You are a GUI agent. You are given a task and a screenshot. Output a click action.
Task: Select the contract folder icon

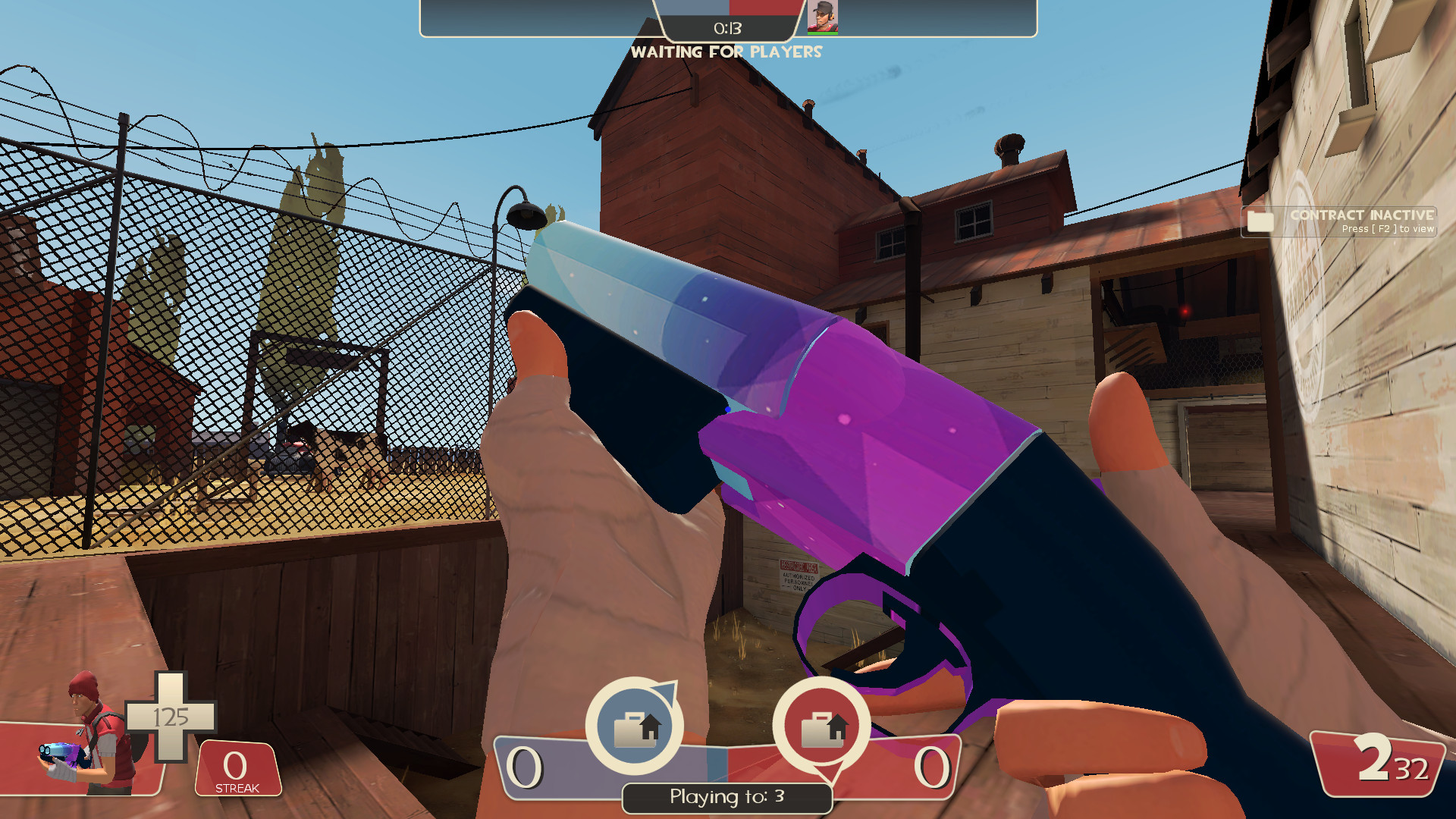tap(1259, 221)
